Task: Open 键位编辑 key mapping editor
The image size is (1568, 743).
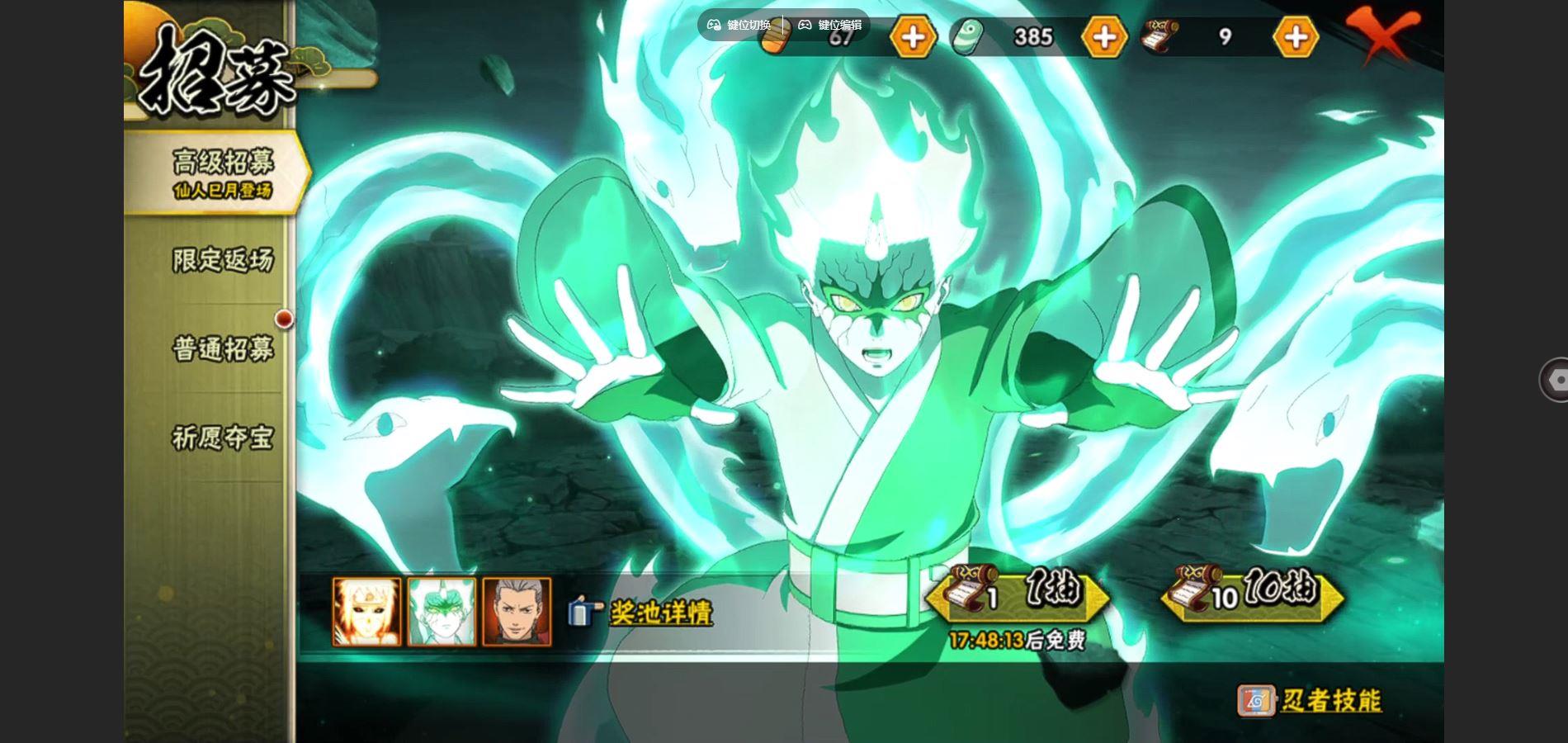Action: 829,25
